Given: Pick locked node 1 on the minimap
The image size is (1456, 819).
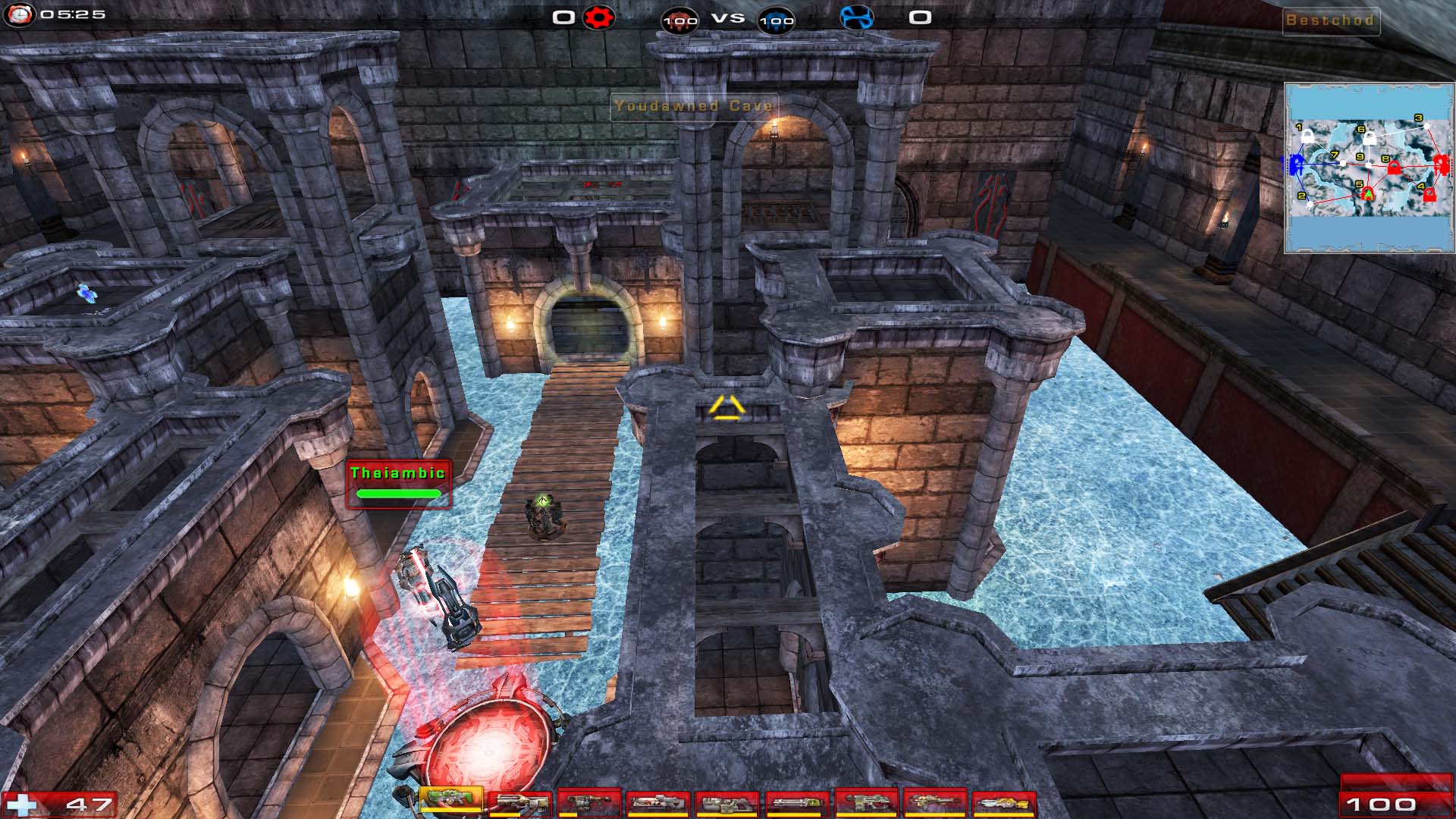Looking at the screenshot, I should pos(1308,138).
